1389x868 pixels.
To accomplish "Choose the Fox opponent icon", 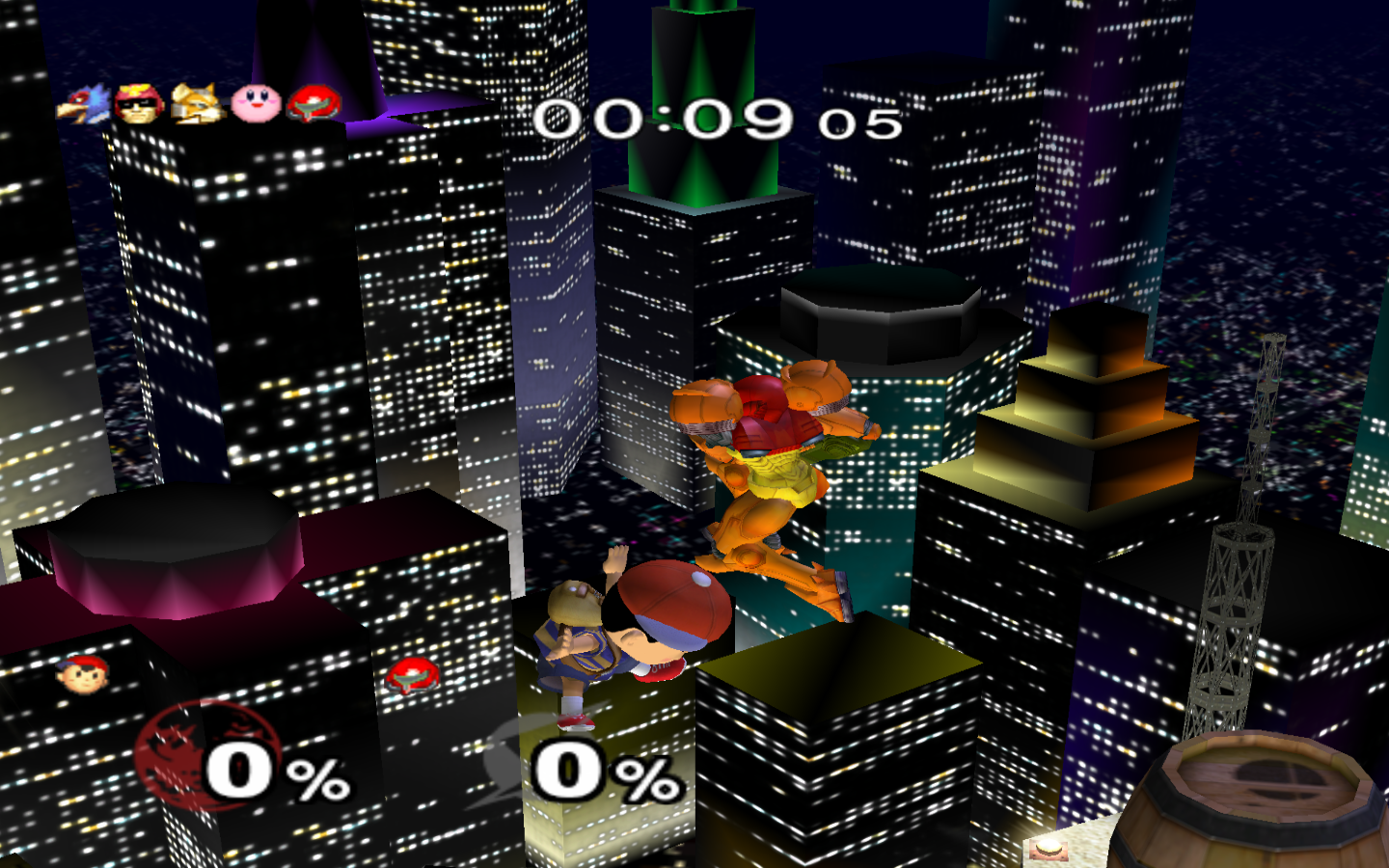I will 198,103.
